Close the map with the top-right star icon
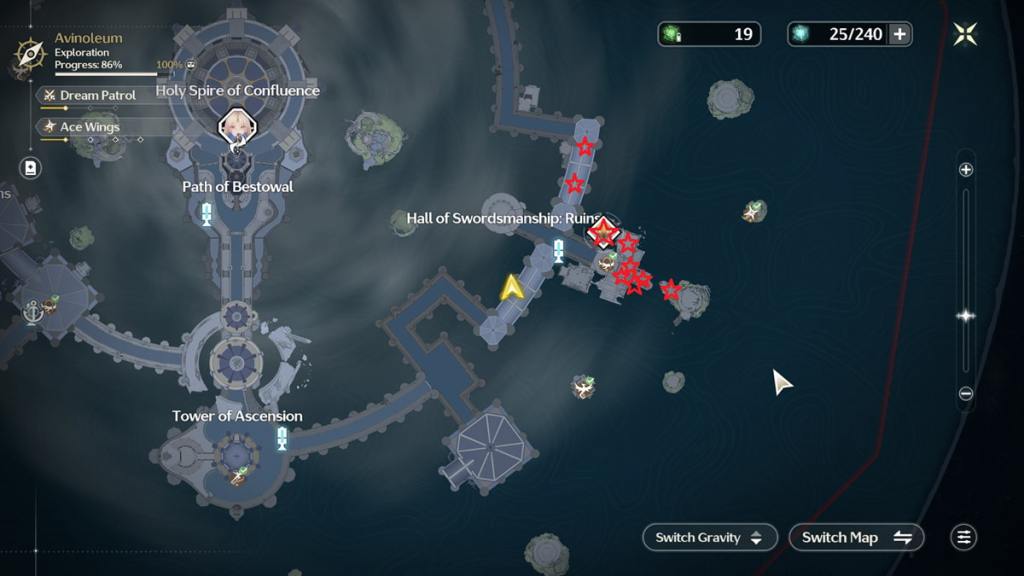This screenshot has width=1024, height=576. 965,35
